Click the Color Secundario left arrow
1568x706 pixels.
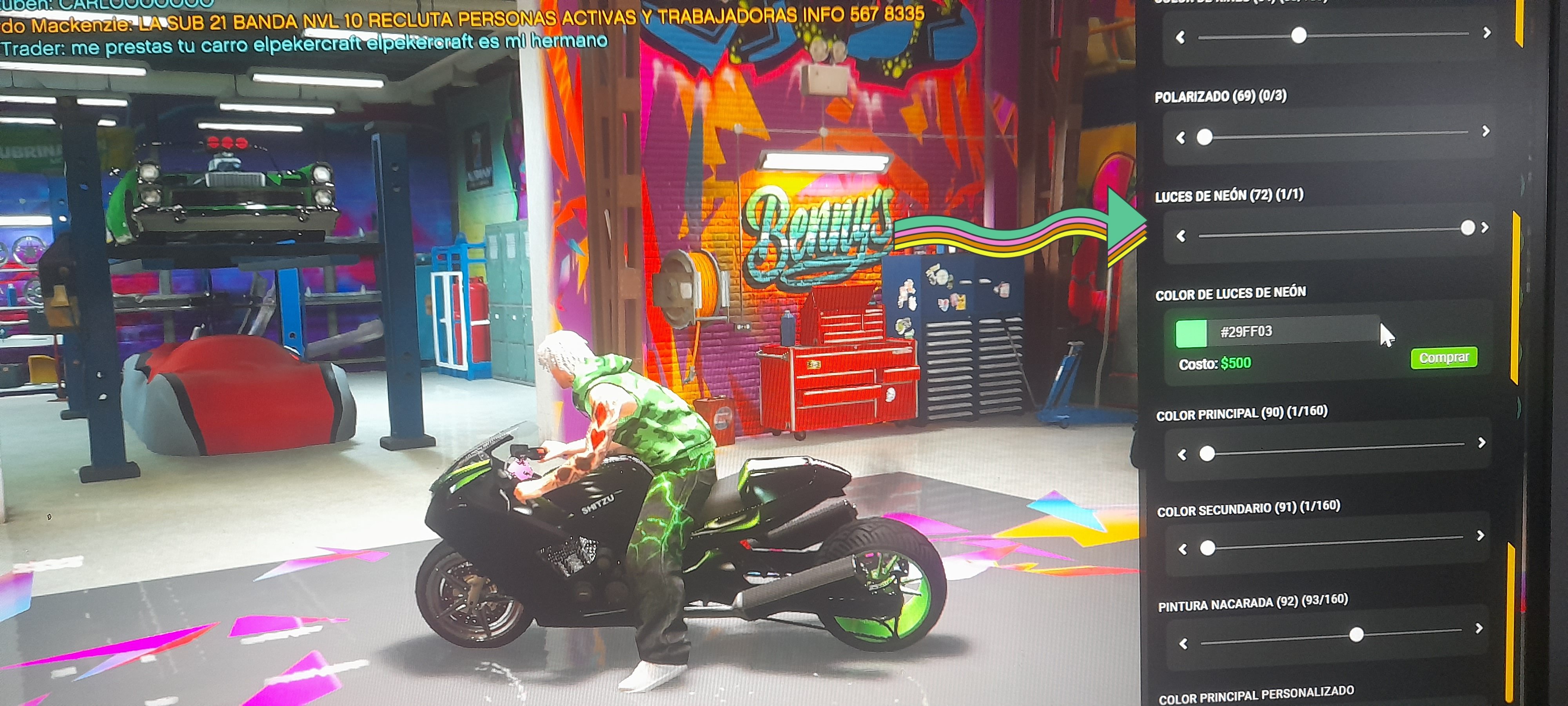click(x=1183, y=550)
